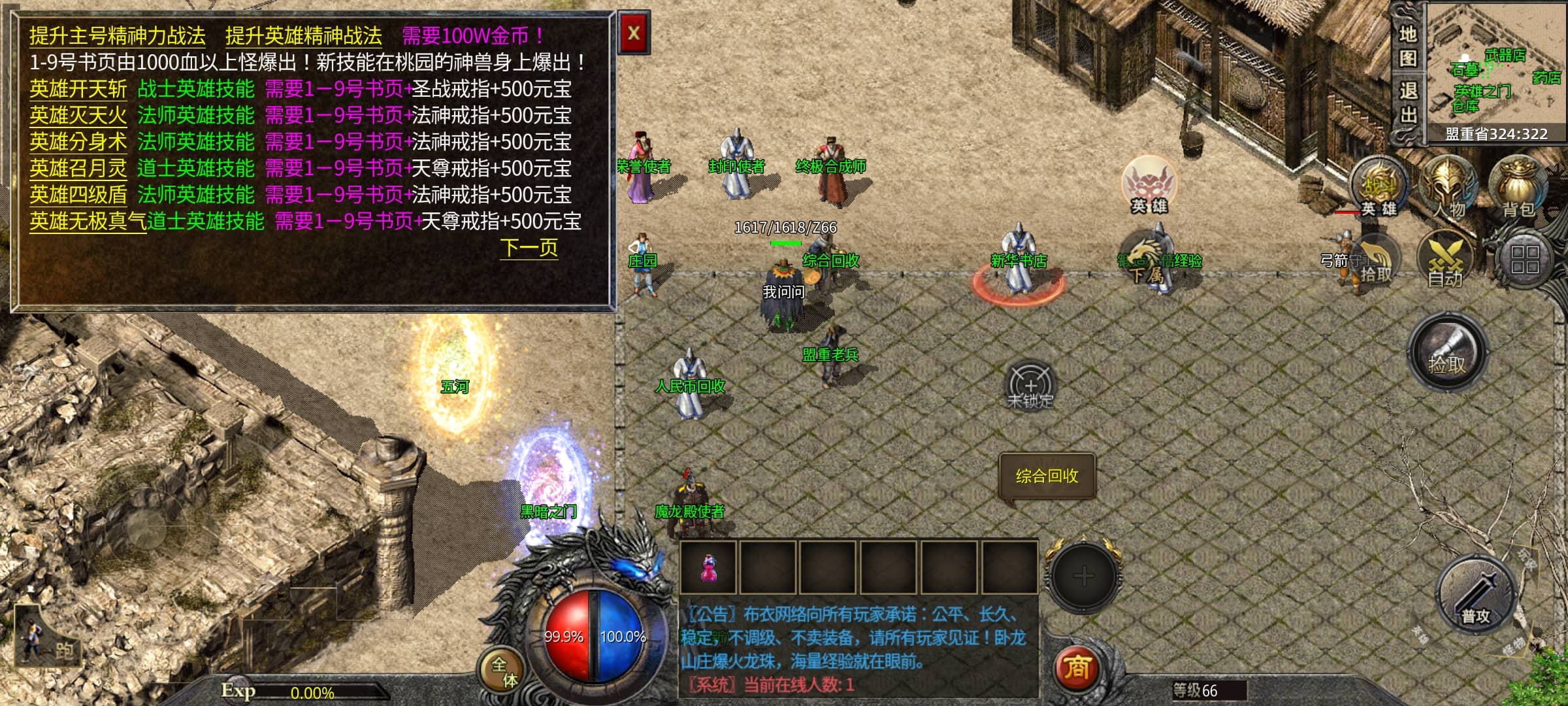Open the 地图 map button
This screenshot has height=706, width=1568.
pyautogui.click(x=1408, y=46)
